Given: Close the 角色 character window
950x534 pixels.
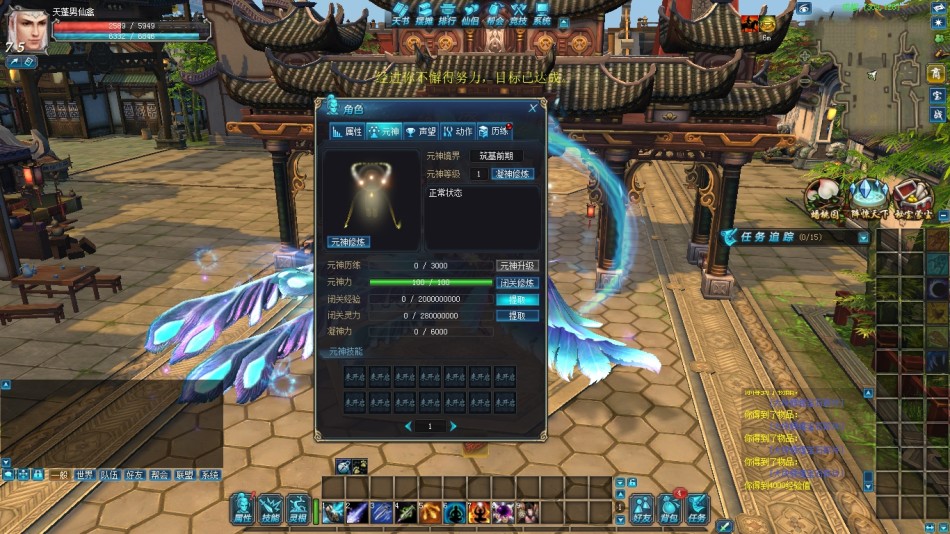Looking at the screenshot, I should coord(532,108).
